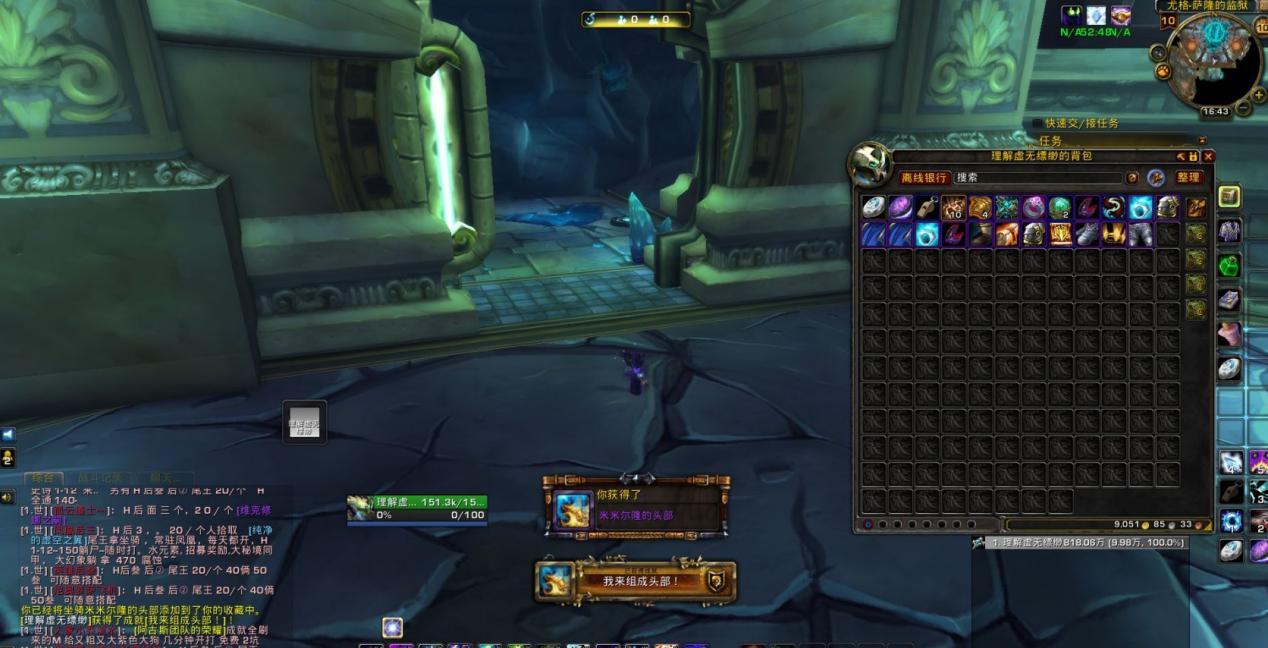Switch to the 综合 chat tab
The height and width of the screenshot is (648, 1268).
point(42,478)
